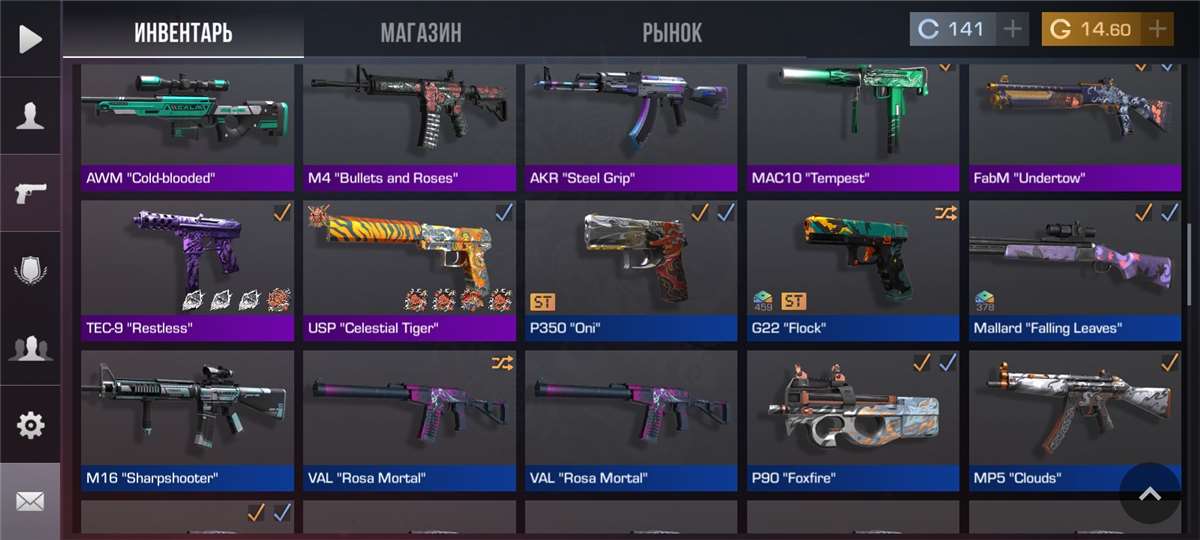Switch to the Магазин tab
This screenshot has width=1200, height=540.
tap(420, 32)
